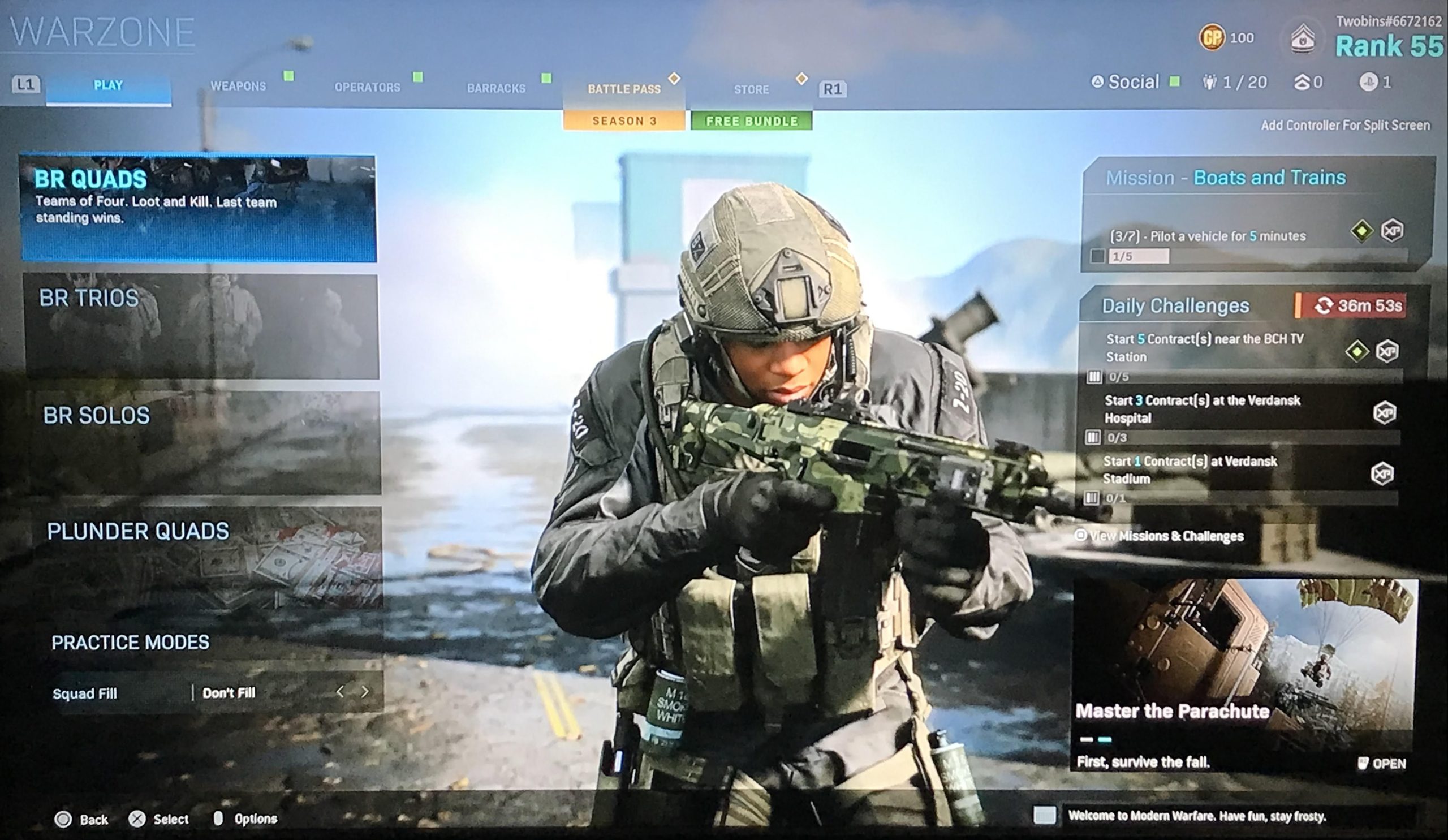Open the Weapons tab

pyautogui.click(x=239, y=86)
